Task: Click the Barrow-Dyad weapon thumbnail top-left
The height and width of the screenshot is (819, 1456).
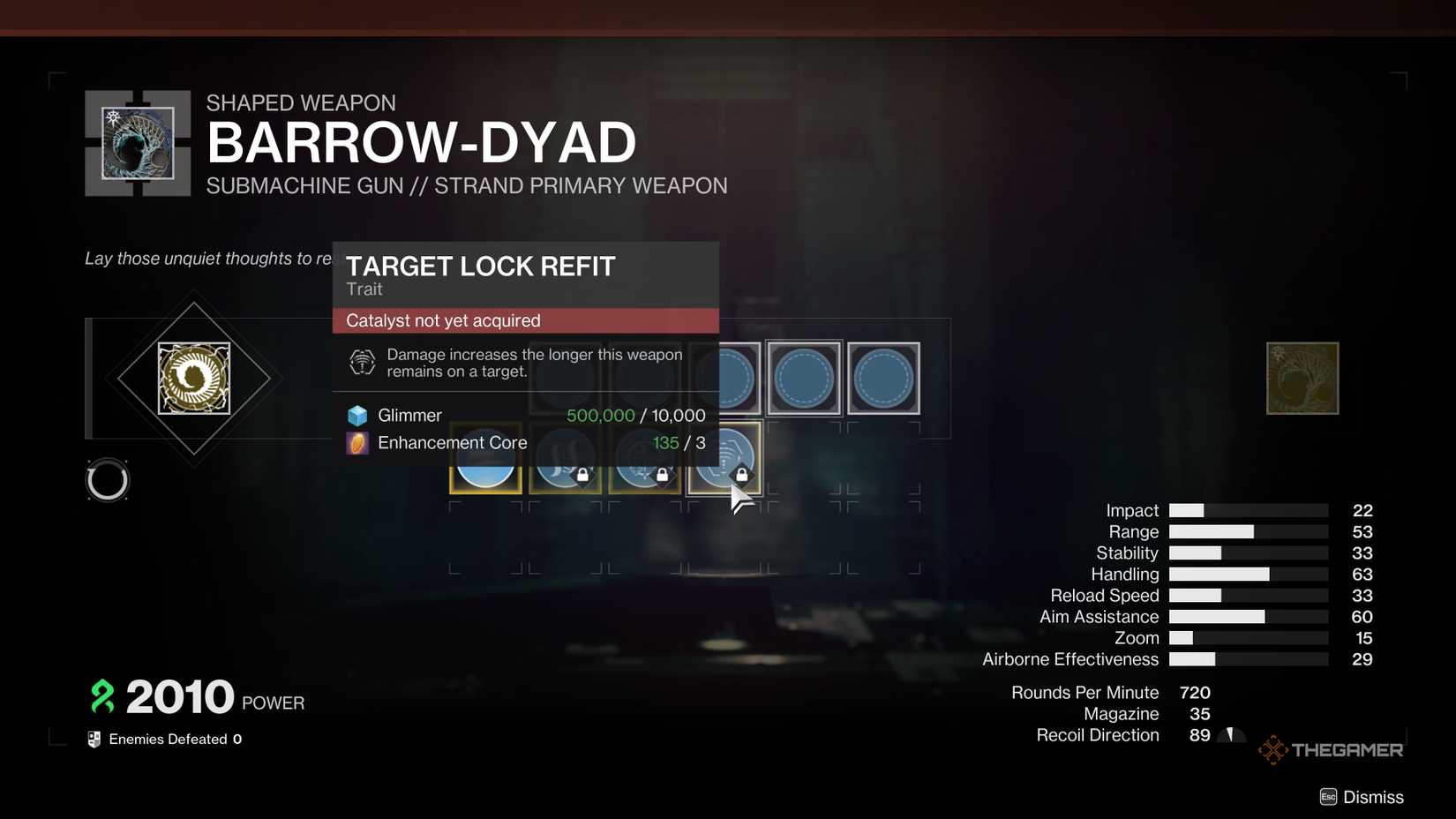Action: (x=137, y=142)
